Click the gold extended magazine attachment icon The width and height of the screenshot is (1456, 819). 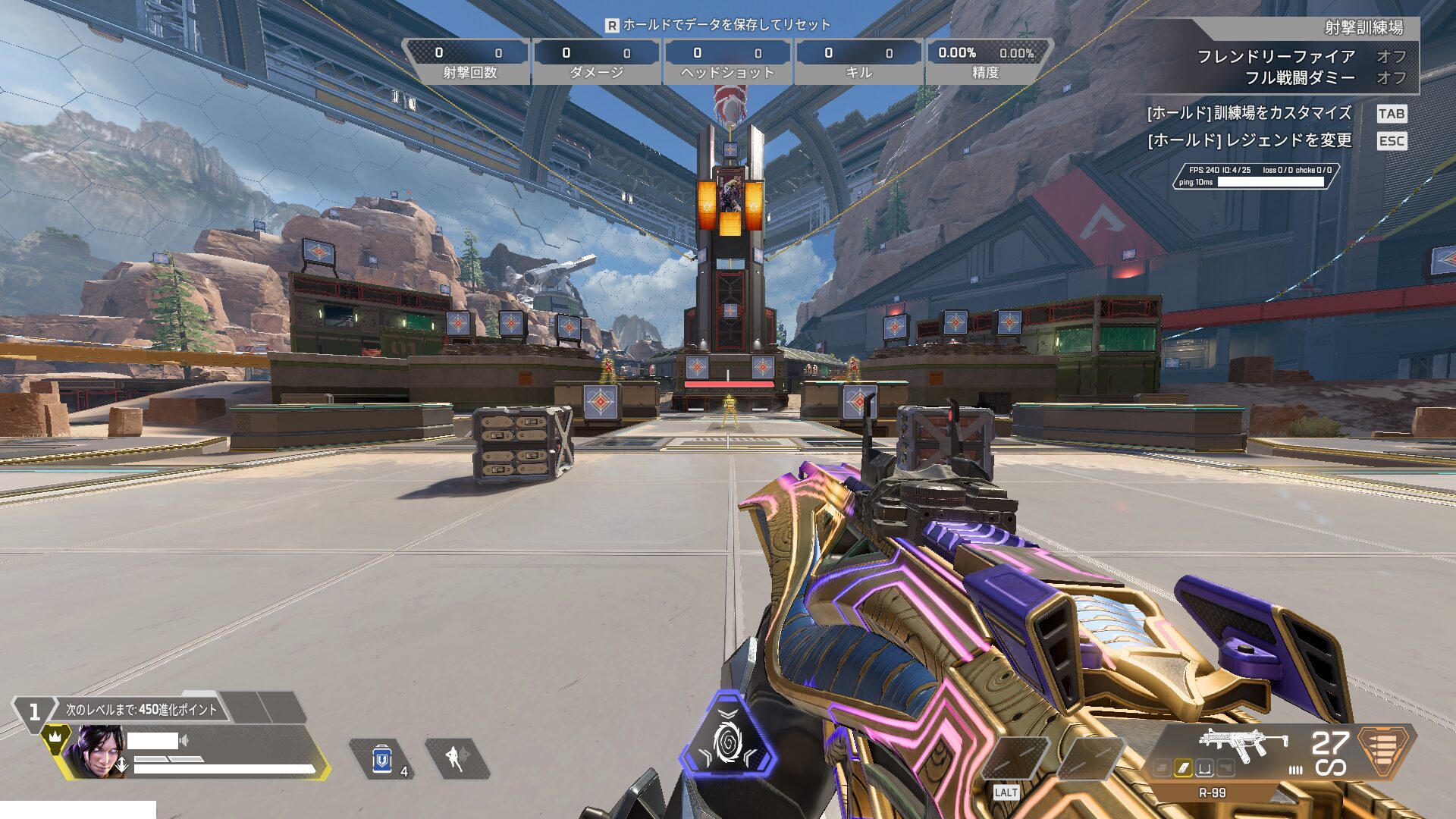pos(1183,769)
